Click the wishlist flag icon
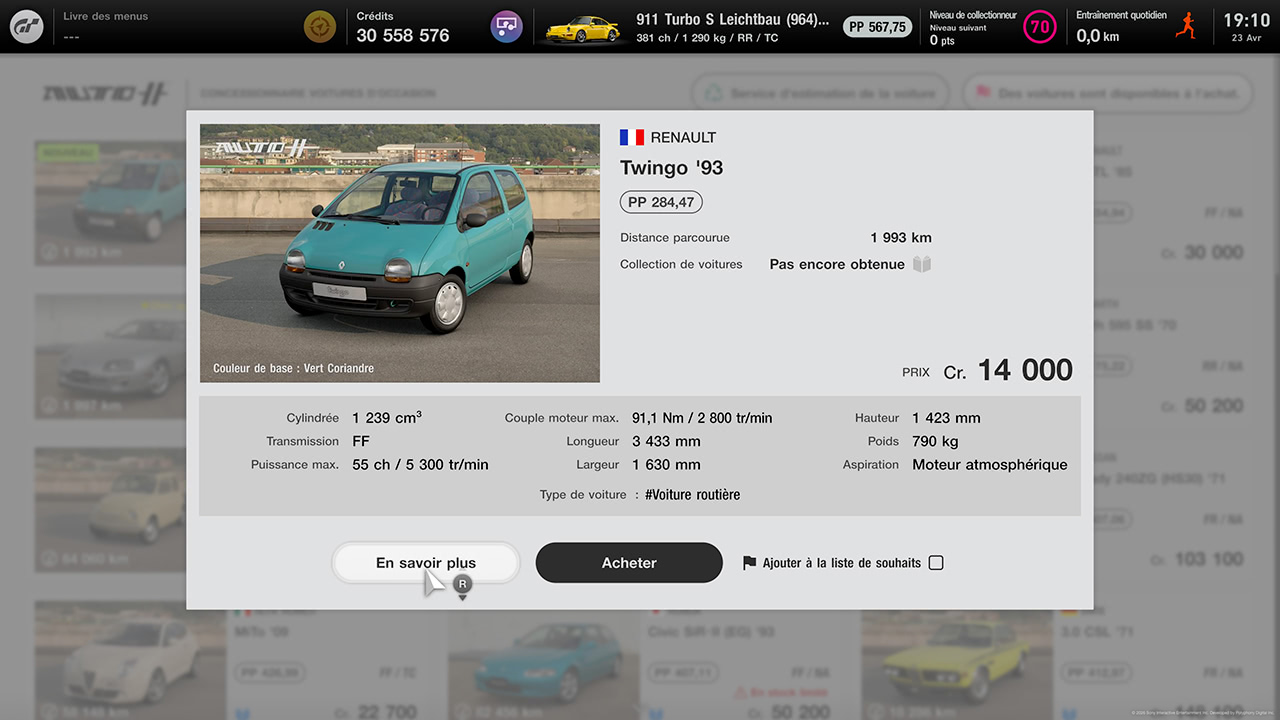1280x720 pixels. [751, 562]
